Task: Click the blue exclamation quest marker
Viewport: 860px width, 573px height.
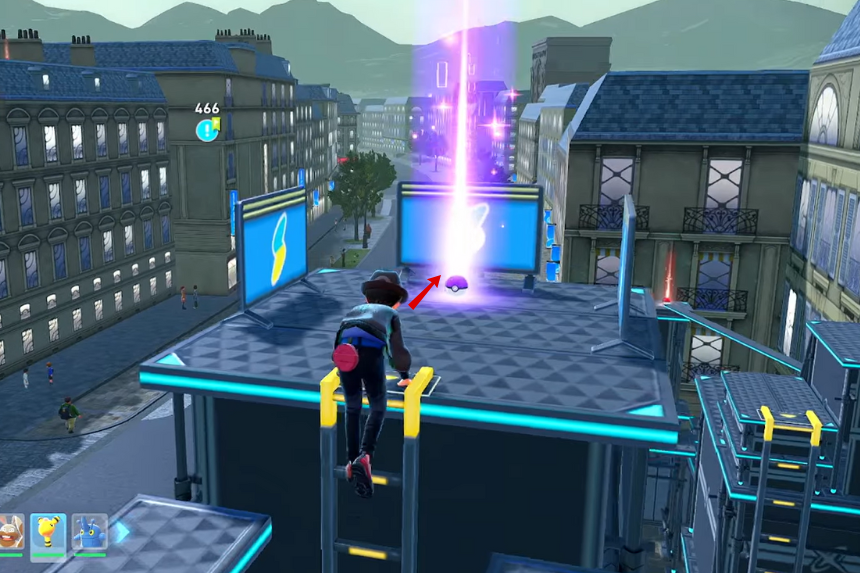Action: click(x=207, y=129)
